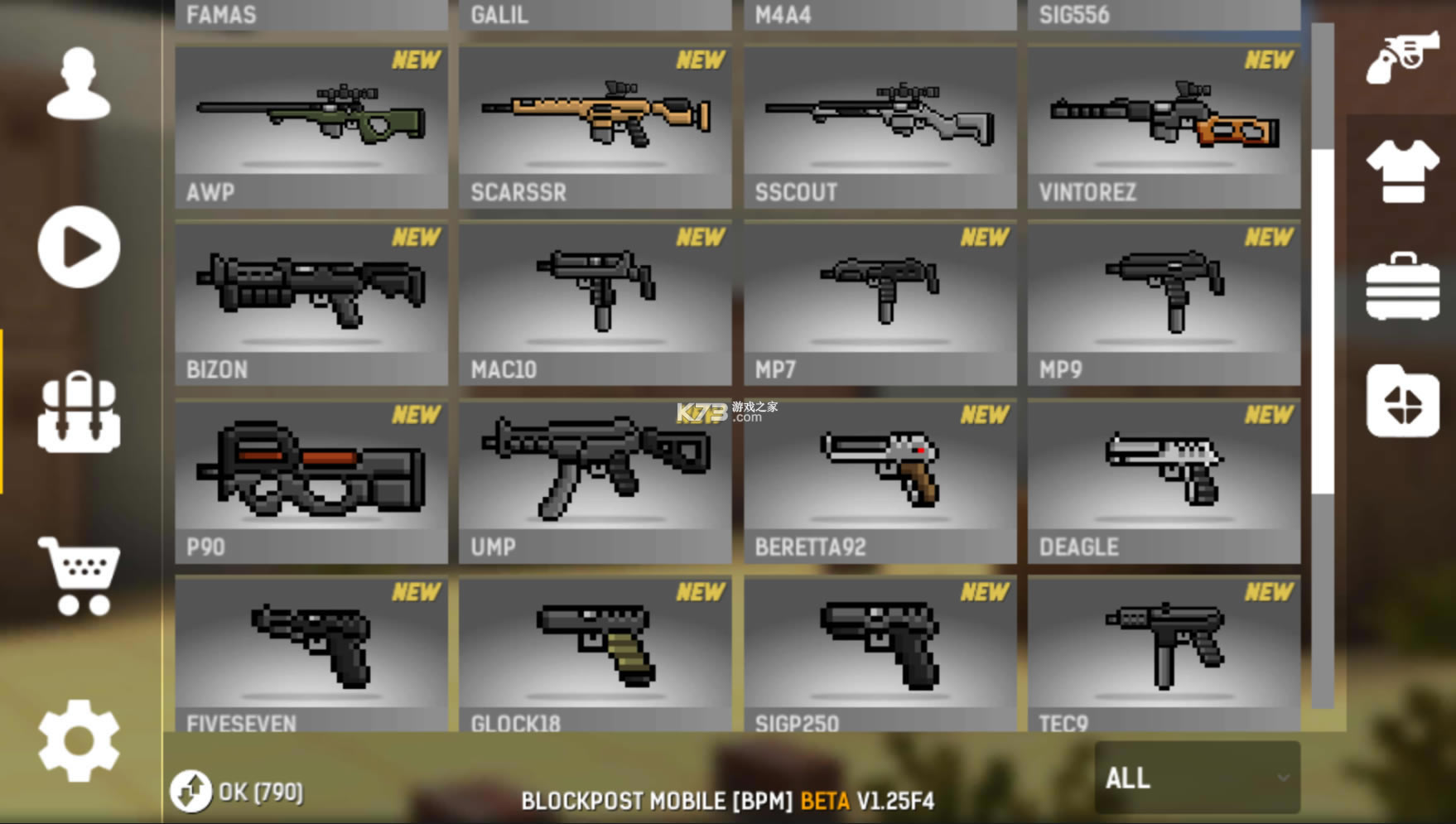The width and height of the screenshot is (1456, 824).
Task: Click the OK (790) connection status icon
Action: tap(191, 791)
